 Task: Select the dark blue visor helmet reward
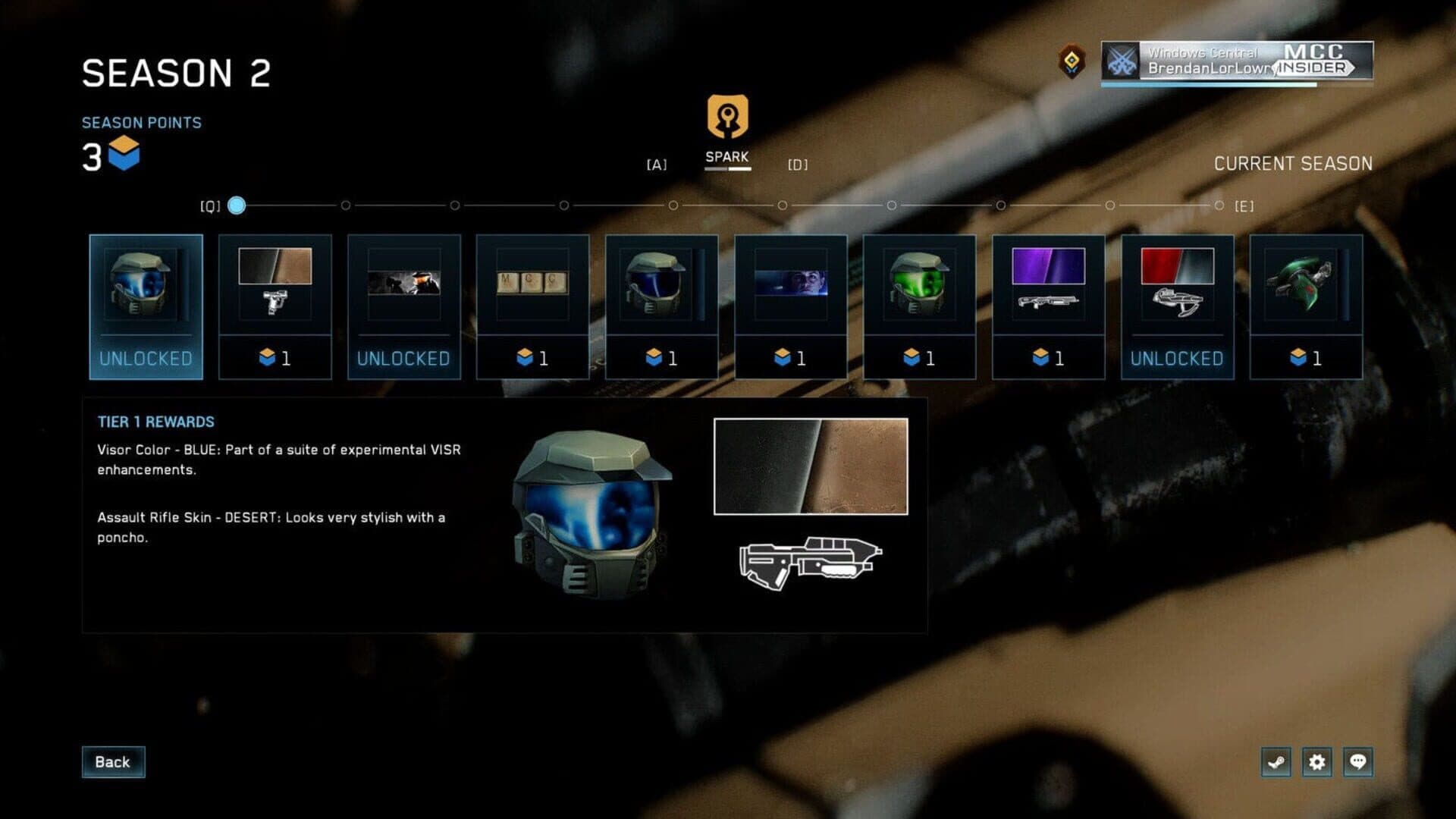pos(661,306)
